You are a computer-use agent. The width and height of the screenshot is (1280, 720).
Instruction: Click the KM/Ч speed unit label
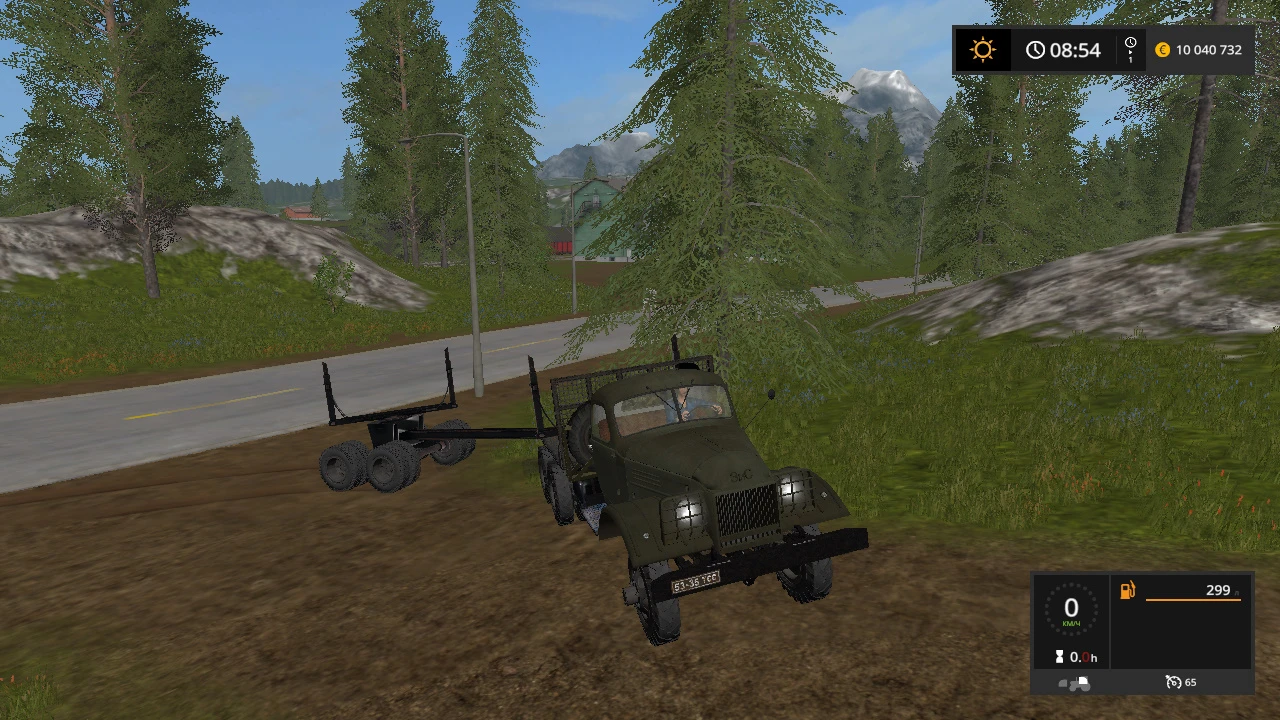point(1071,622)
